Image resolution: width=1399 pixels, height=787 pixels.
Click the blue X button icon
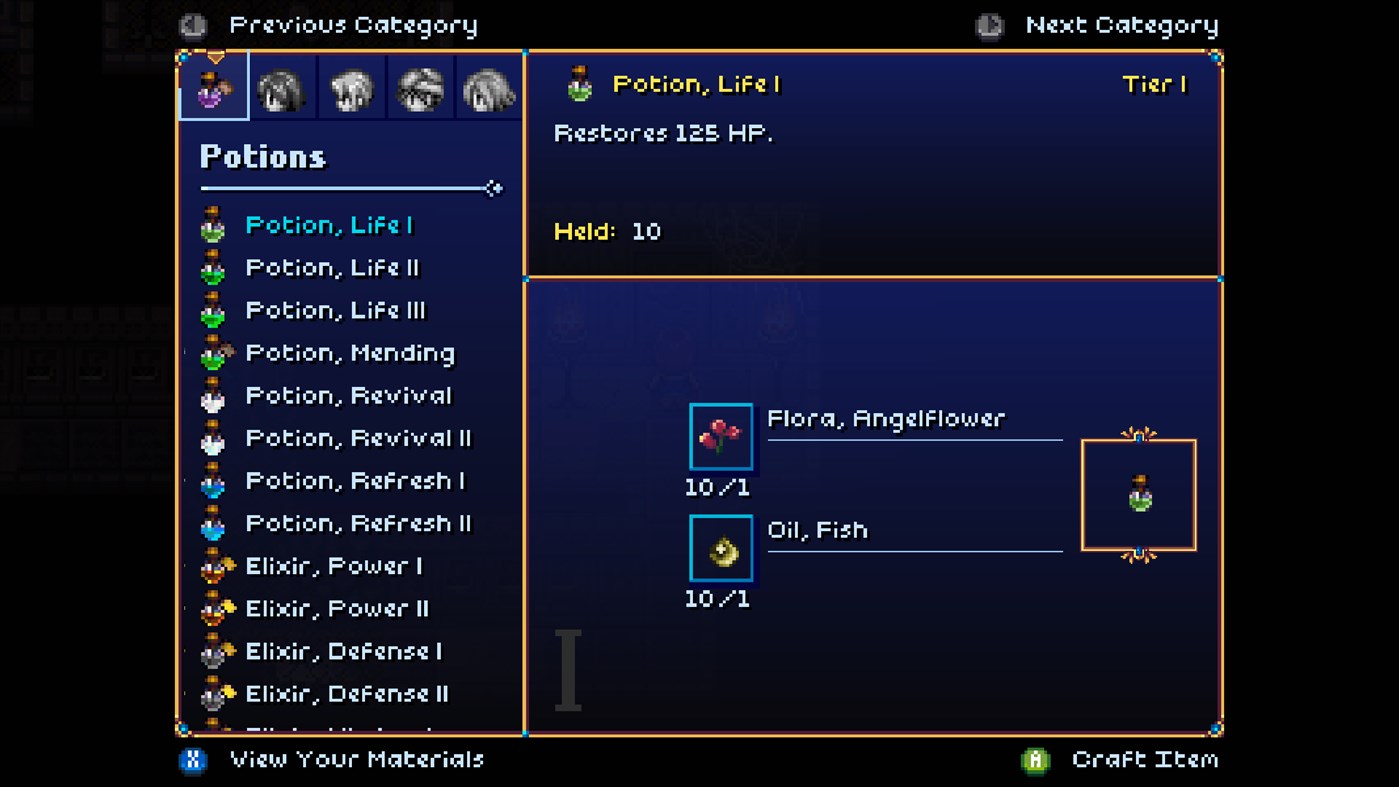pyautogui.click(x=192, y=759)
